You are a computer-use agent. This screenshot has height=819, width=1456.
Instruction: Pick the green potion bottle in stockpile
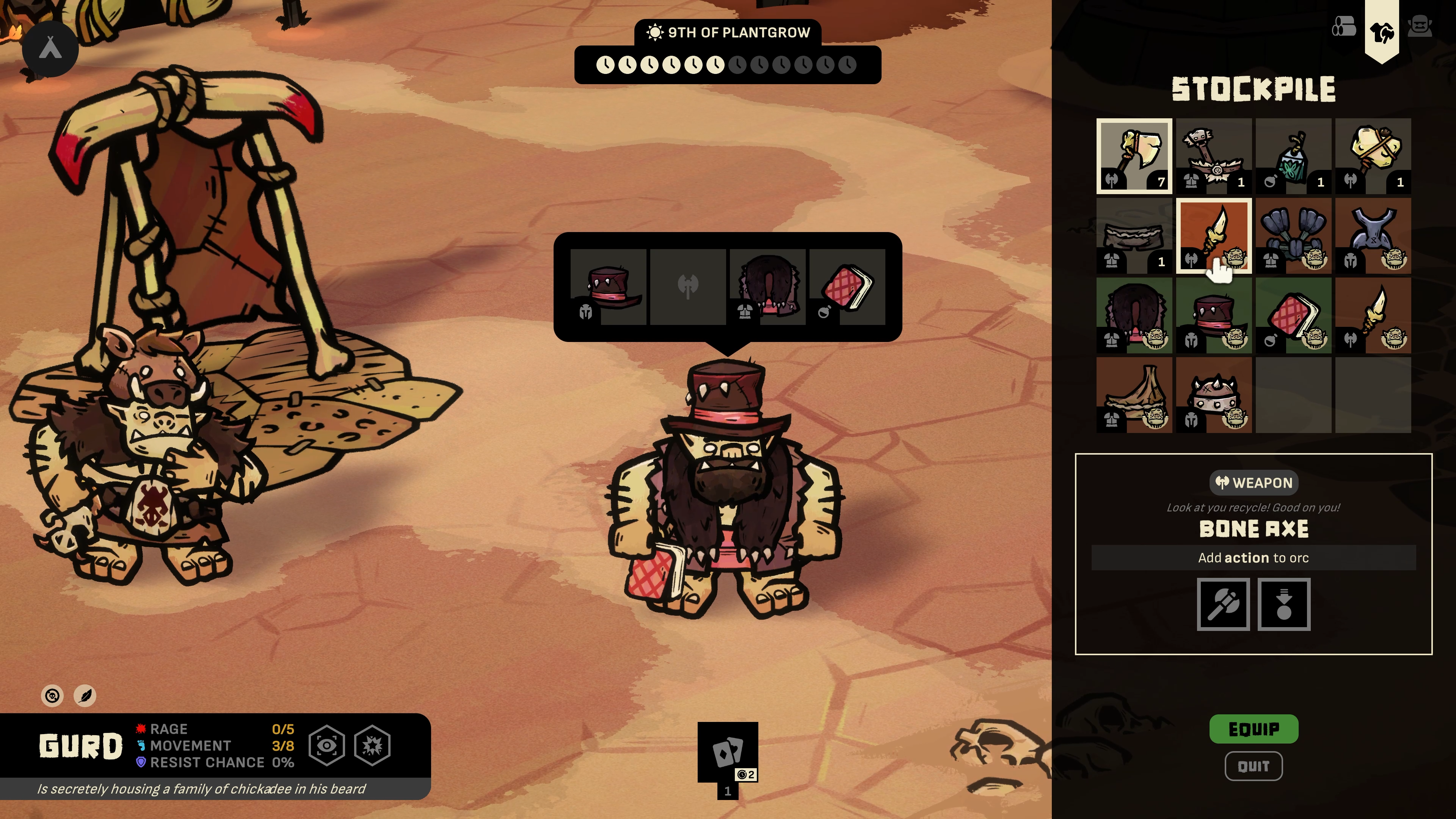click(1293, 156)
